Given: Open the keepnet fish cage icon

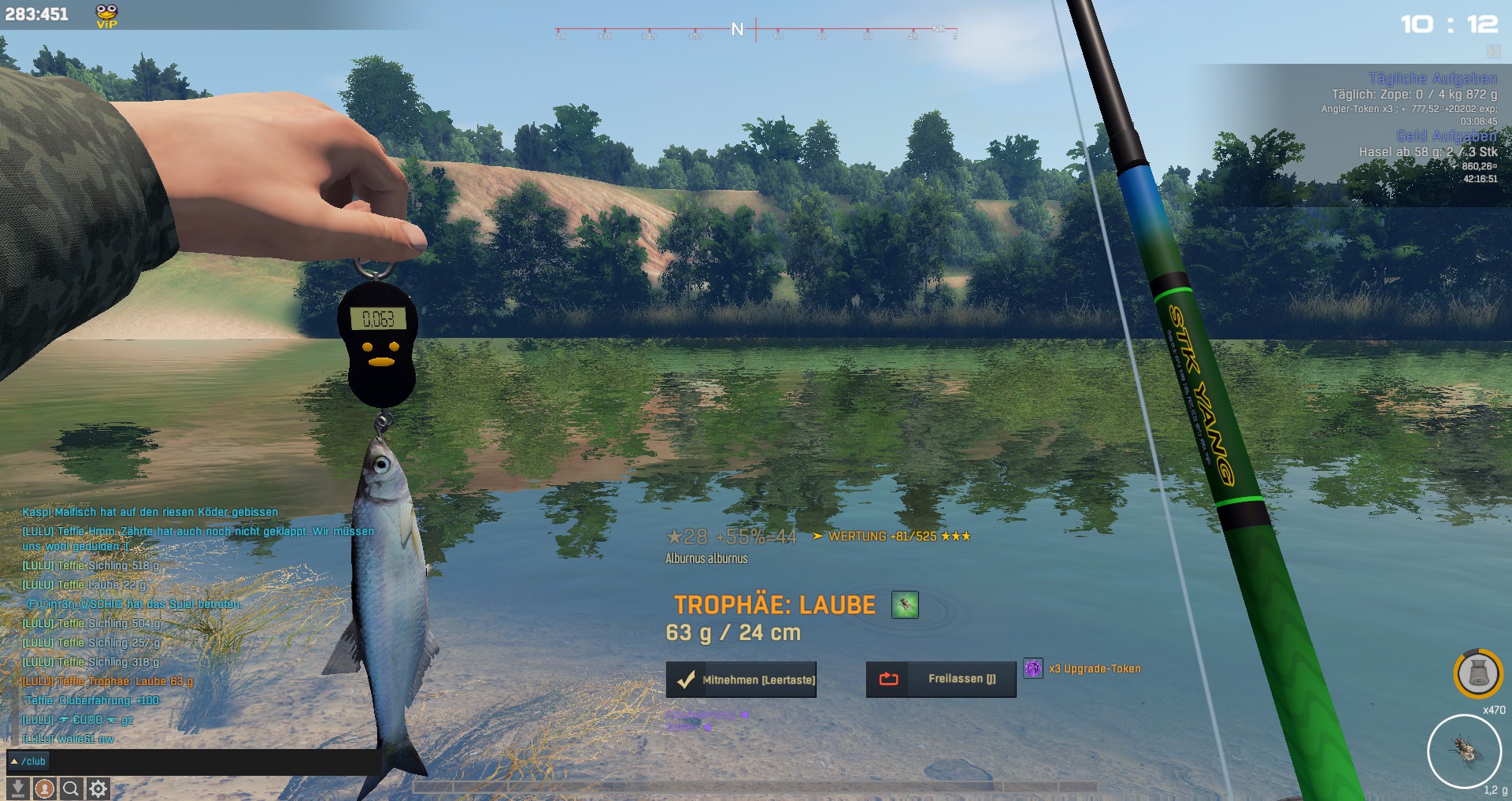Looking at the screenshot, I should click(1478, 674).
